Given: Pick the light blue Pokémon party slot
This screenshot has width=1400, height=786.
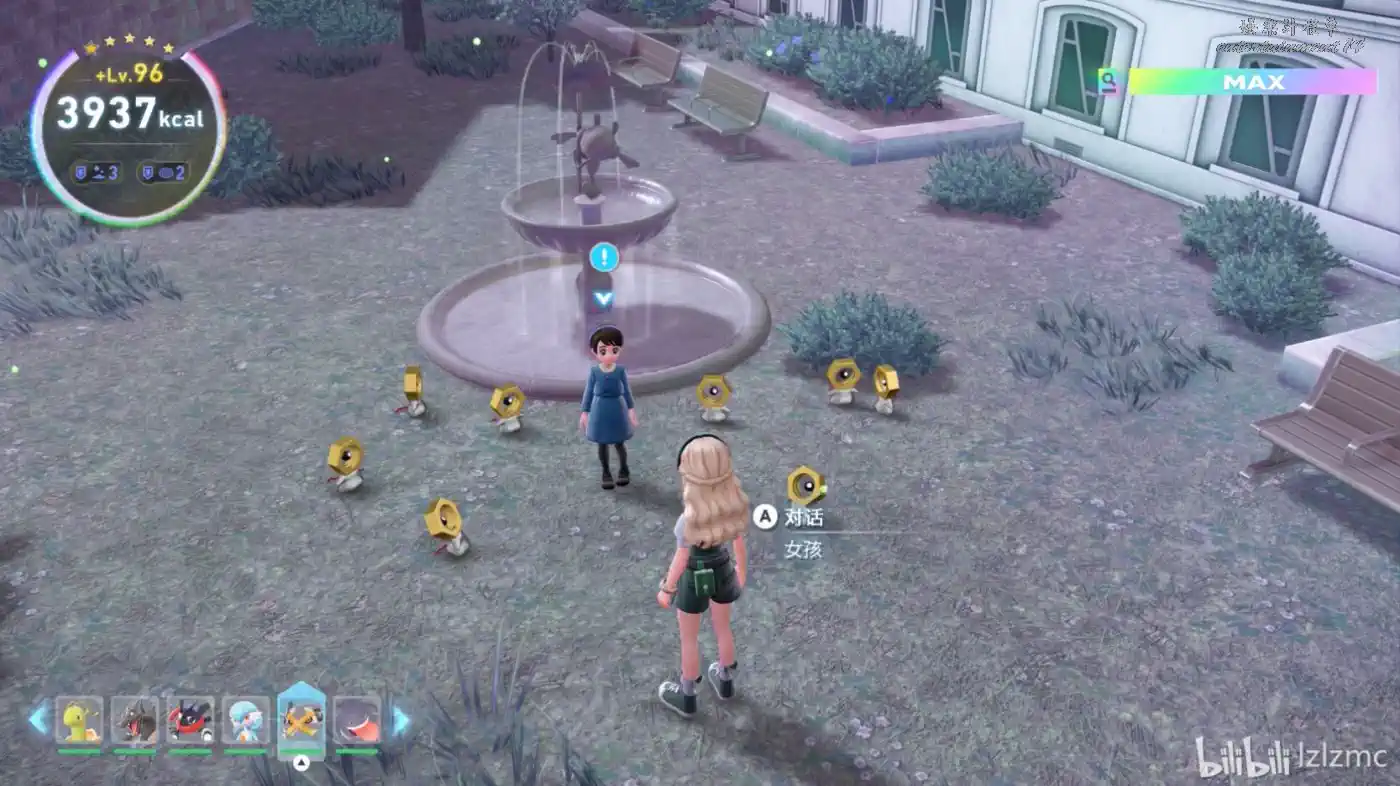Looking at the screenshot, I should tap(246, 720).
